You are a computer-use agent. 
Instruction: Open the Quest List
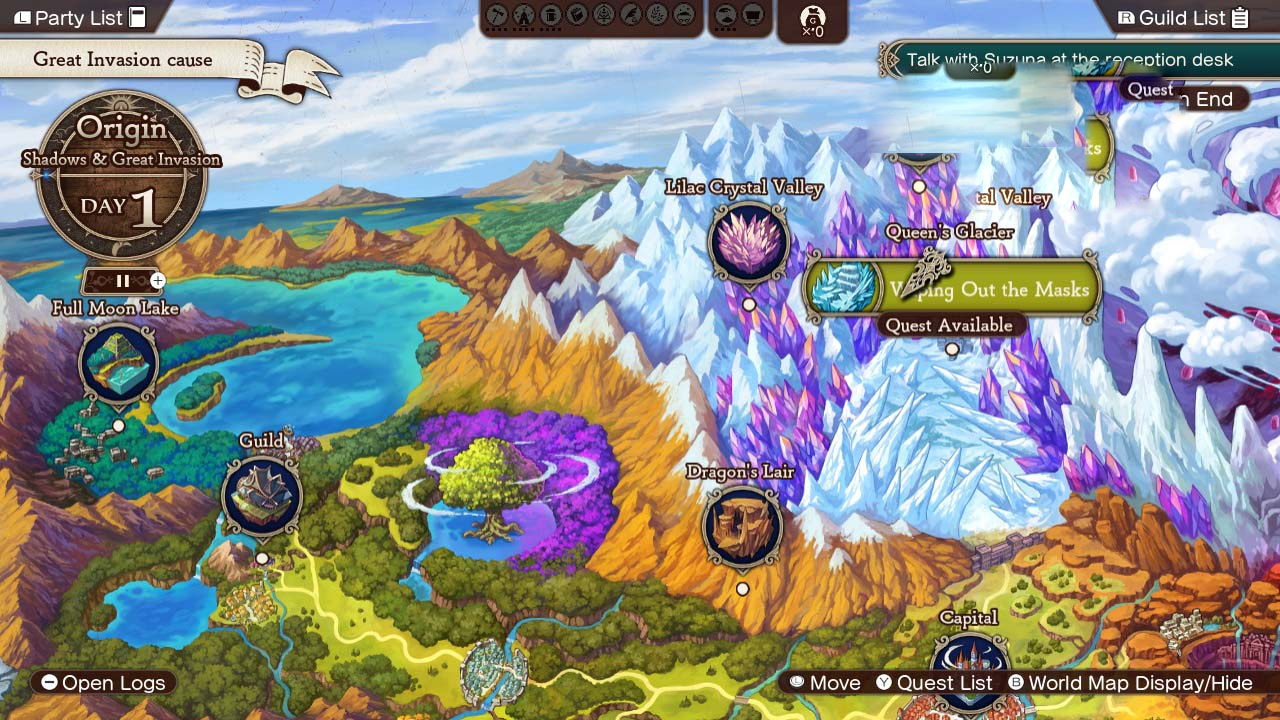coord(934,683)
